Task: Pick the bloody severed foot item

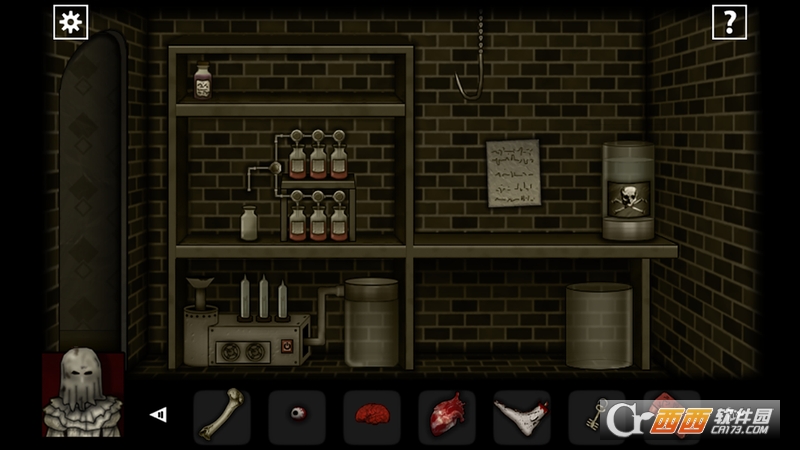Action: pyautogui.click(x=521, y=416)
